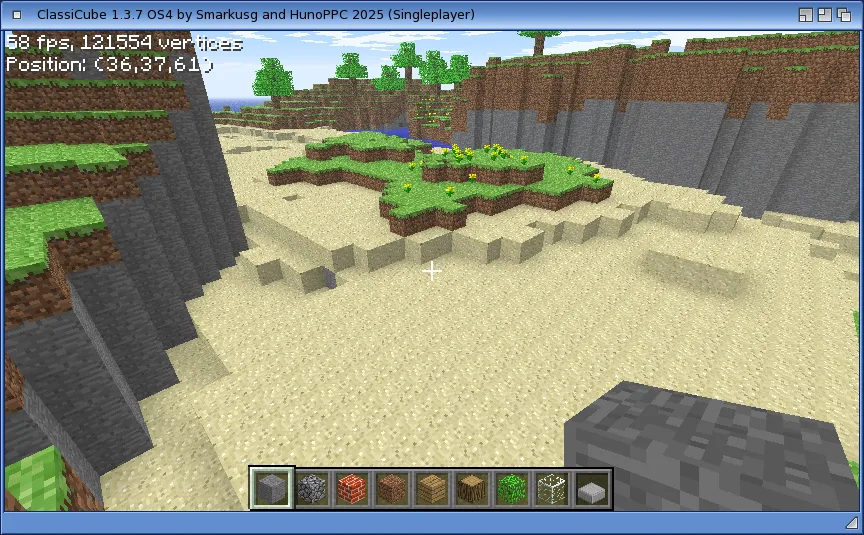The height and width of the screenshot is (535, 864).
Task: Pick the dirt block hotbar slot
Action: tap(392, 489)
